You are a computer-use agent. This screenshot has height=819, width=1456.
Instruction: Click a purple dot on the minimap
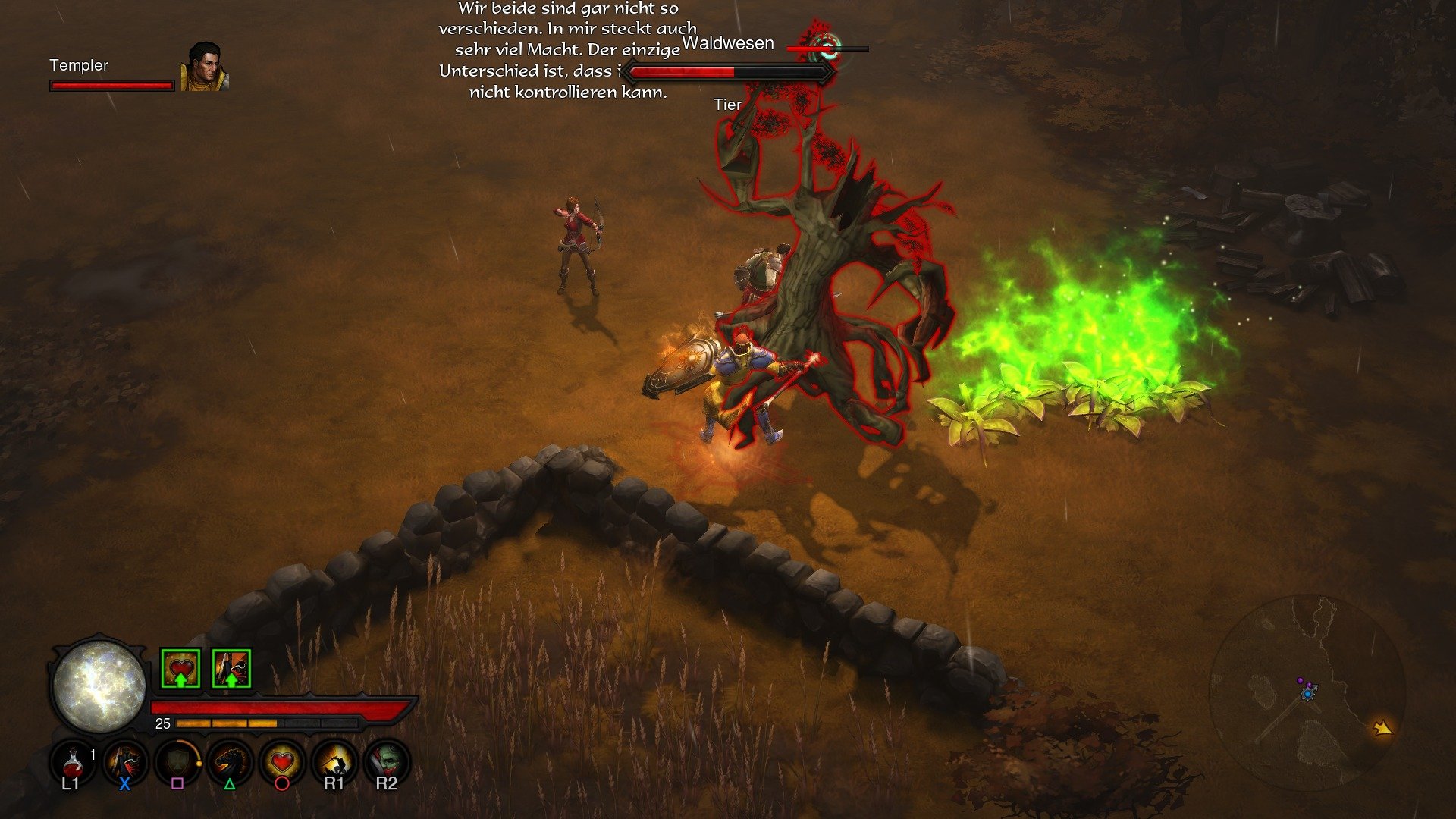tap(1300, 681)
